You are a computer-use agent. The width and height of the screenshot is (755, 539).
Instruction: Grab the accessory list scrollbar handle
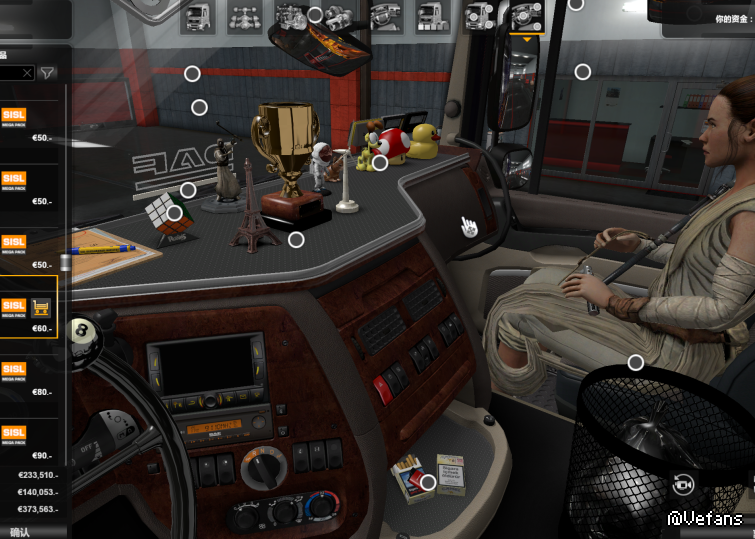coord(66,264)
